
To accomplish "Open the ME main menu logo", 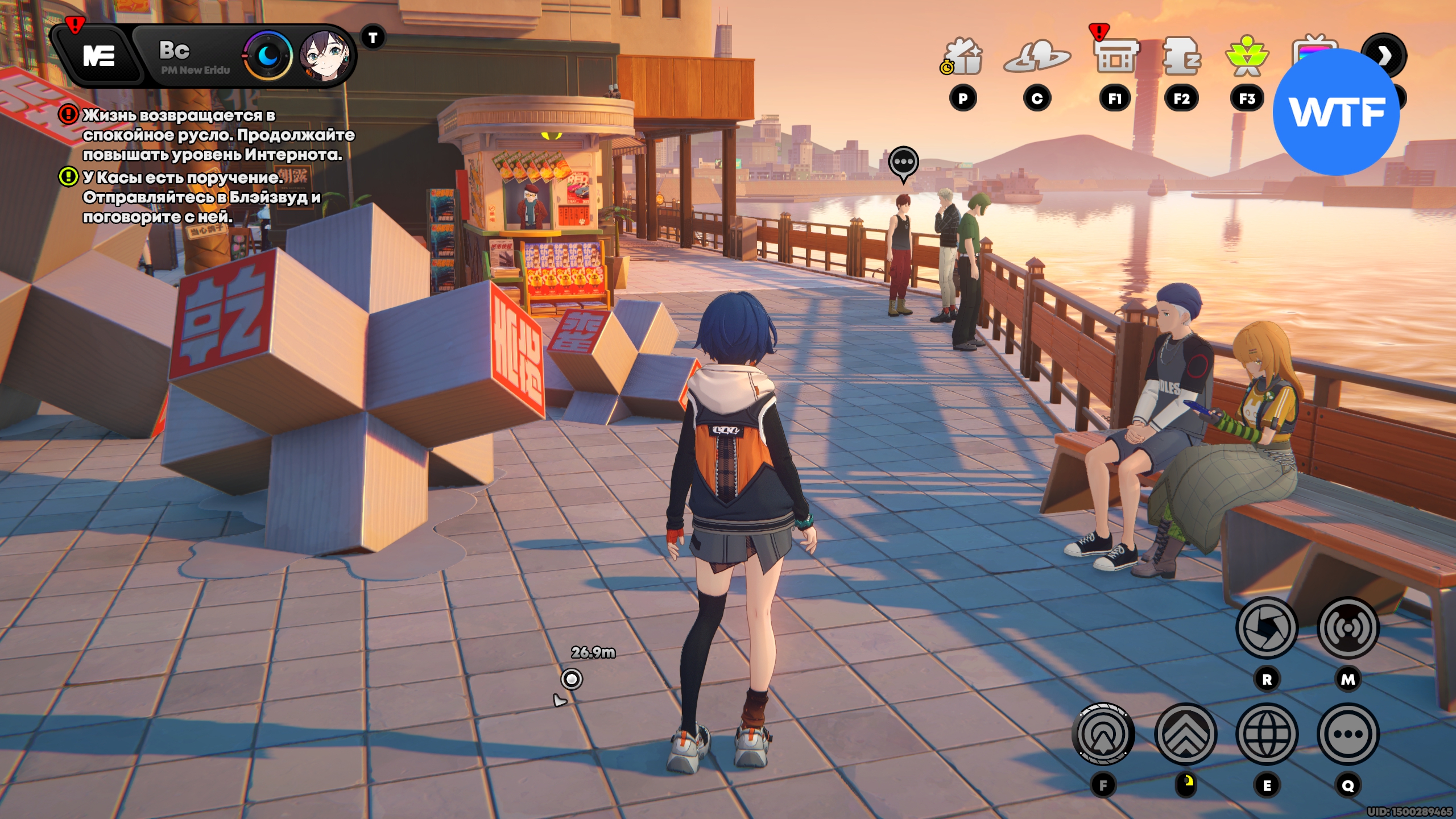I will (x=99, y=56).
